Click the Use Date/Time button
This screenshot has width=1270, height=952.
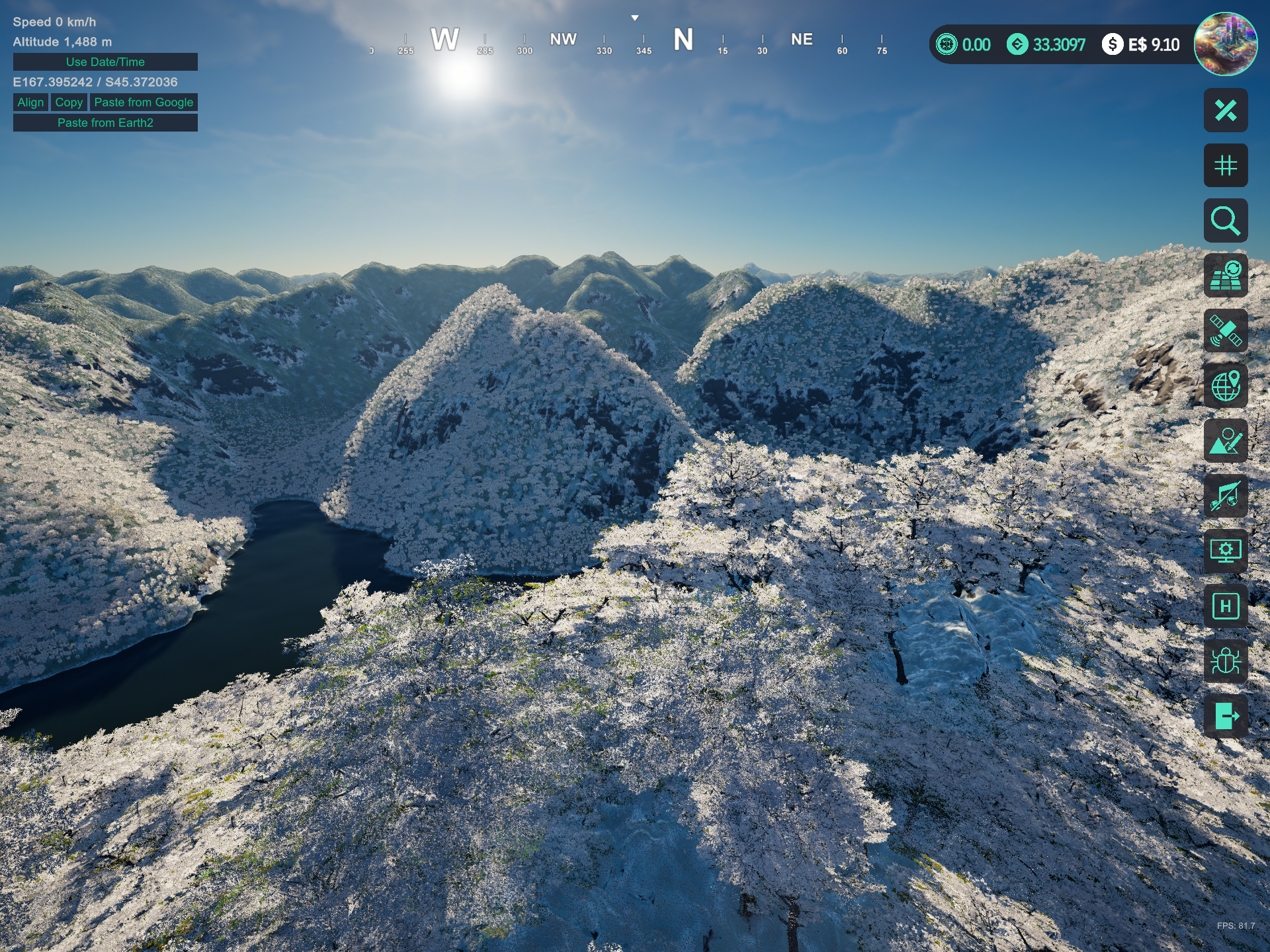(105, 62)
